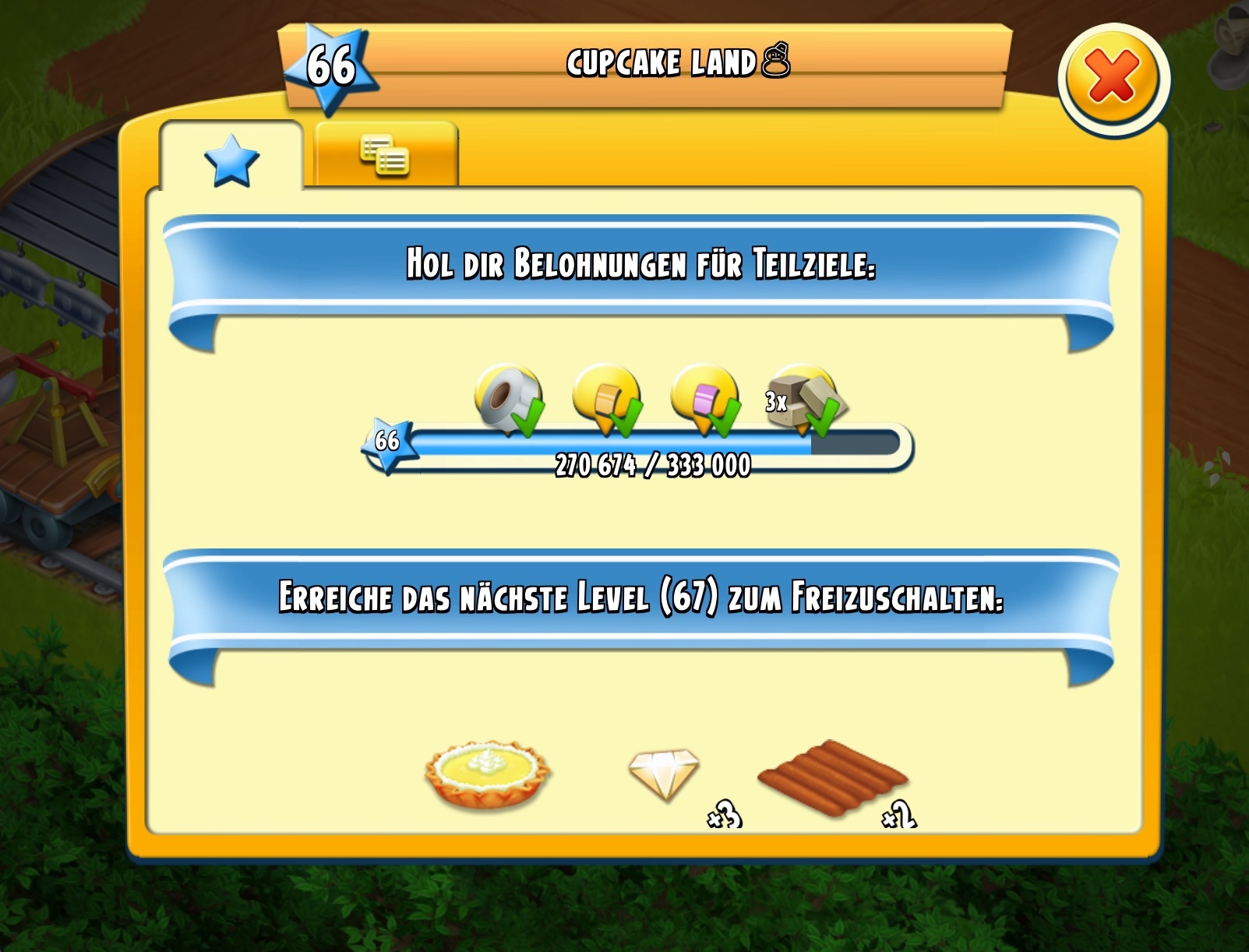
Task: Tap the brown field plot +2 reward
Action: pyautogui.click(x=832, y=777)
